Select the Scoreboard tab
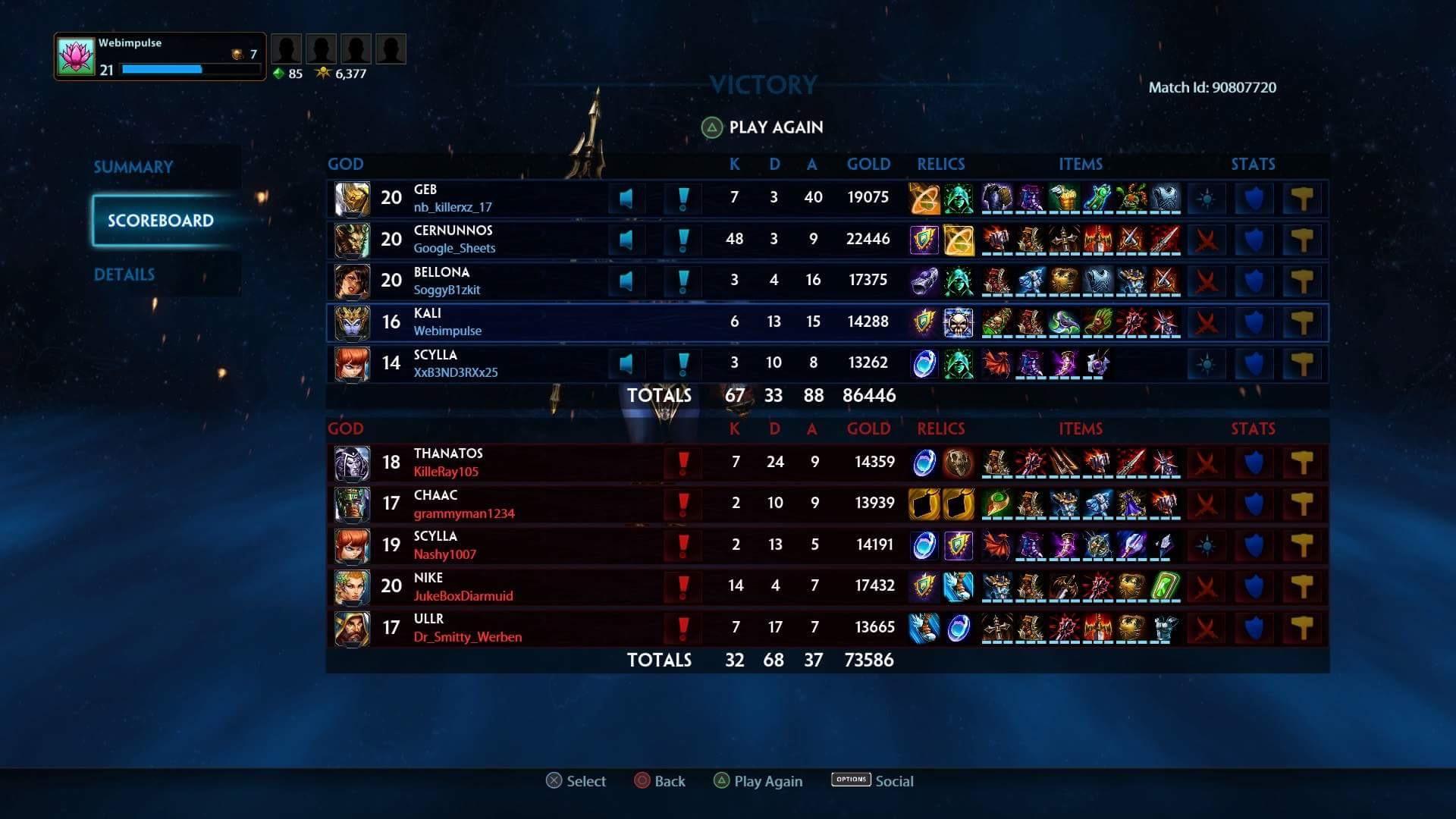Viewport: 1456px width, 819px height. [161, 221]
